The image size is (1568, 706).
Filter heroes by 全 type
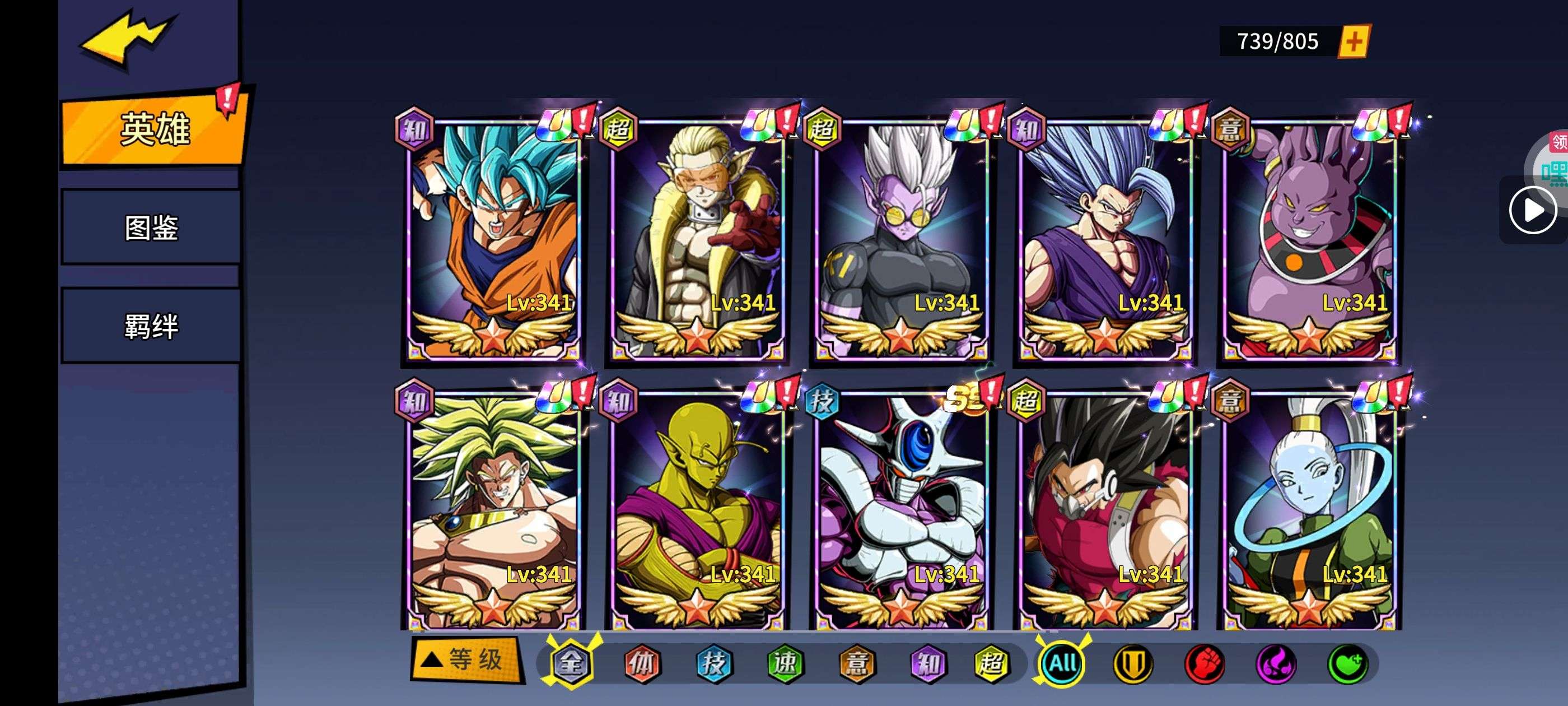point(571,663)
